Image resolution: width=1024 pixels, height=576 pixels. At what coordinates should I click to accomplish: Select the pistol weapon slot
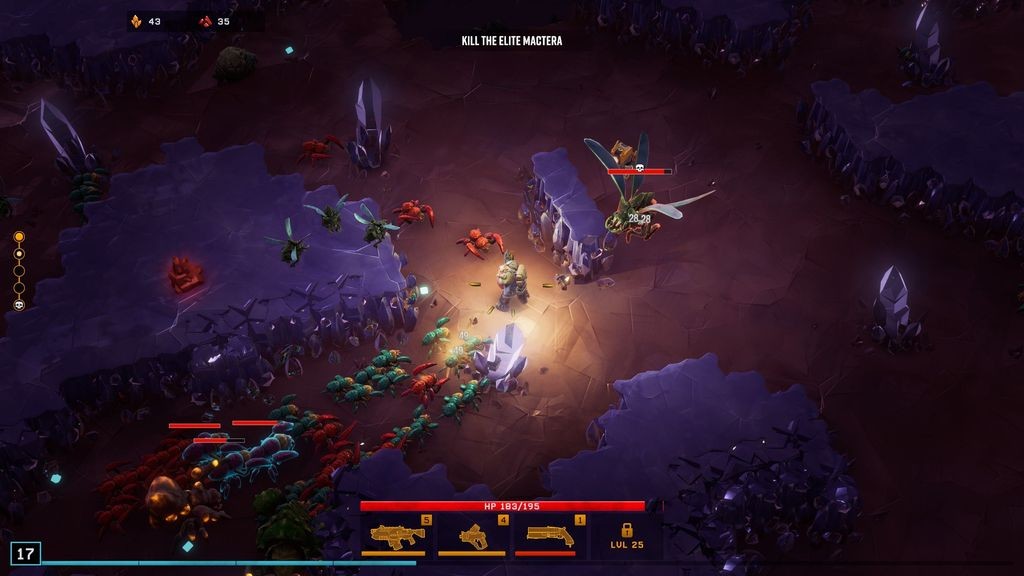coord(473,536)
